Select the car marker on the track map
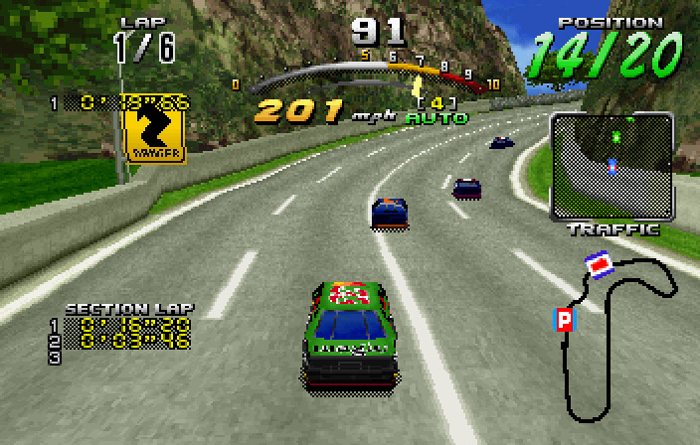Image resolution: width=700 pixels, height=445 pixels. [599, 266]
